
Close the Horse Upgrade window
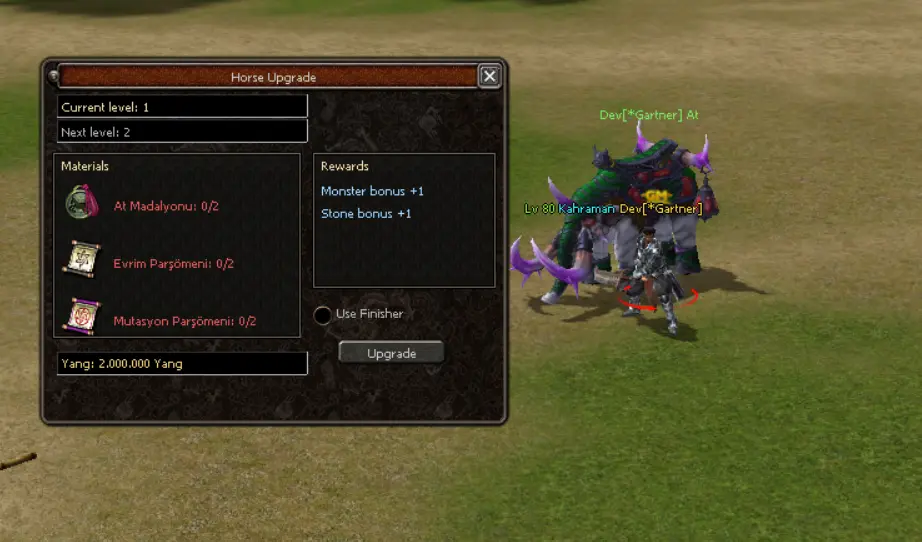[488, 76]
